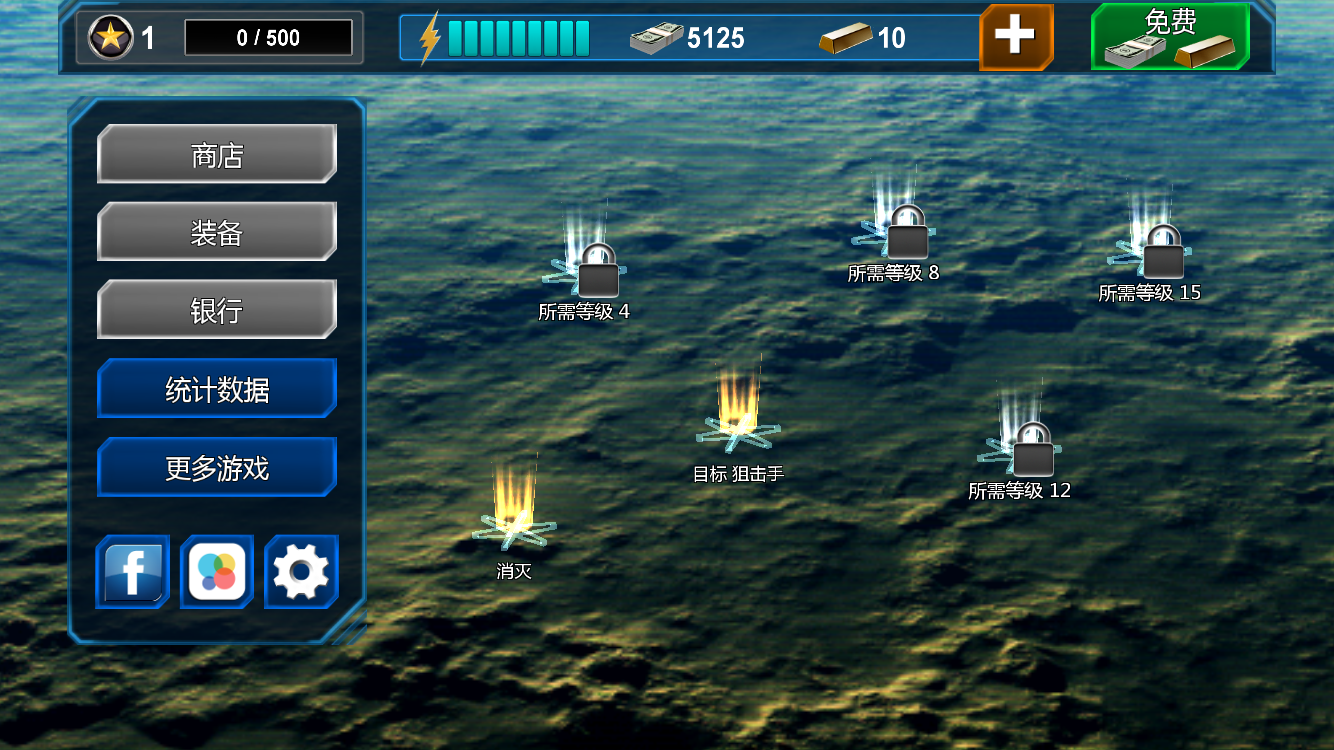1334x750 pixels.
Task: Open the 装备 equipment menu
Action: [x=216, y=232]
